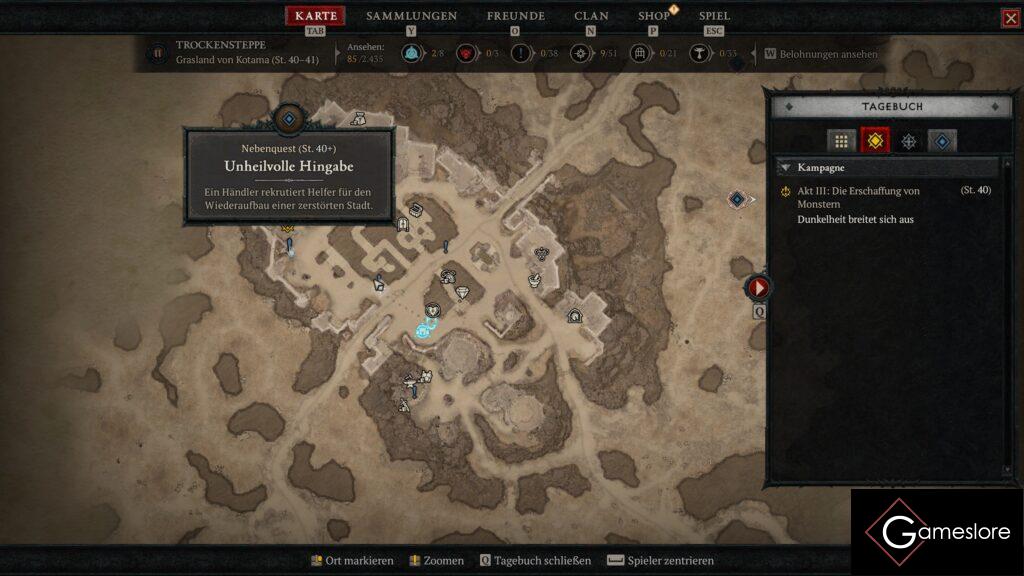Collapse the journal with the red arrow
Image resolution: width=1024 pixels, height=576 pixels.
(x=758, y=288)
